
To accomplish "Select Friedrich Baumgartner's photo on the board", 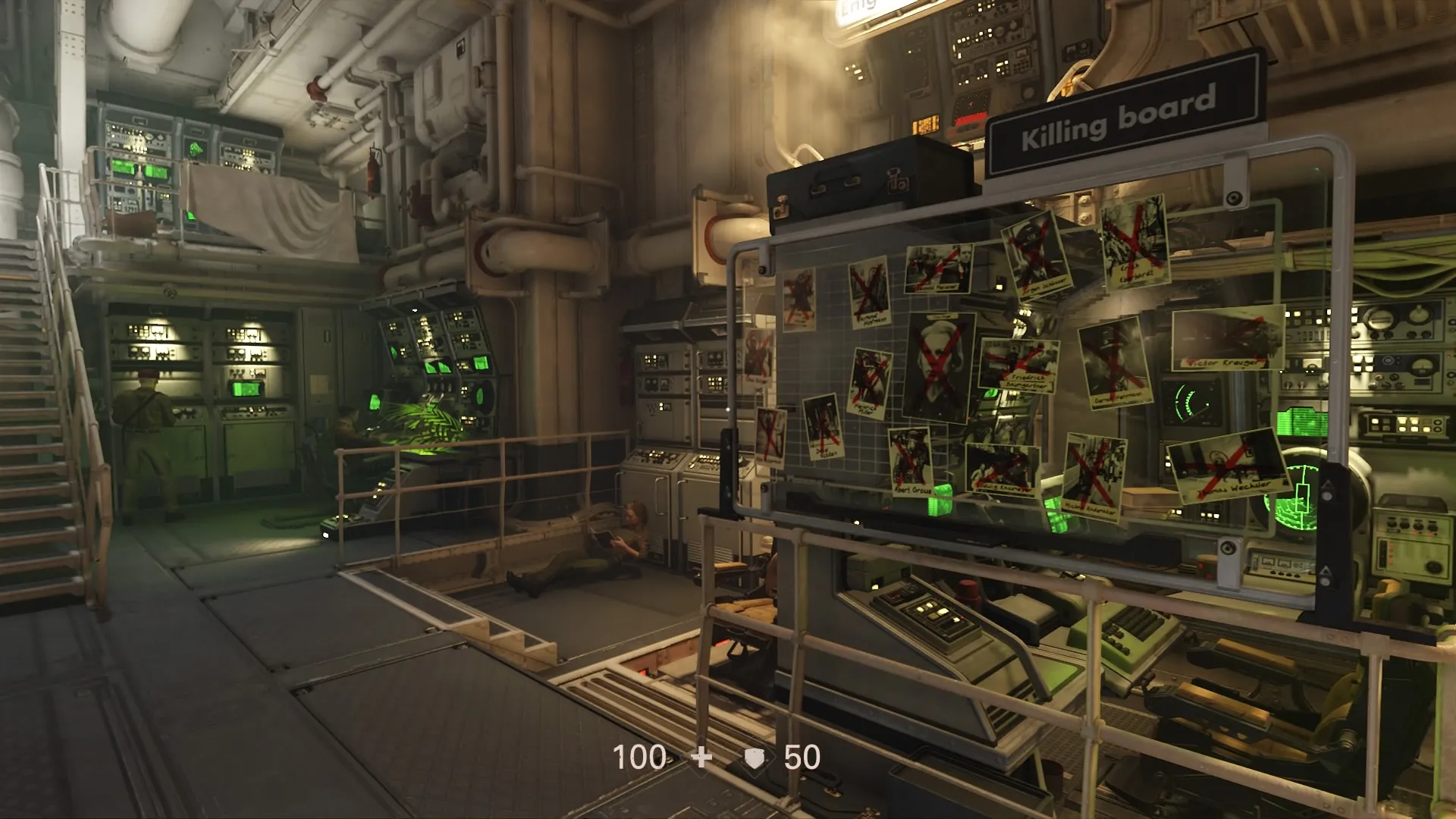I will tap(1020, 364).
